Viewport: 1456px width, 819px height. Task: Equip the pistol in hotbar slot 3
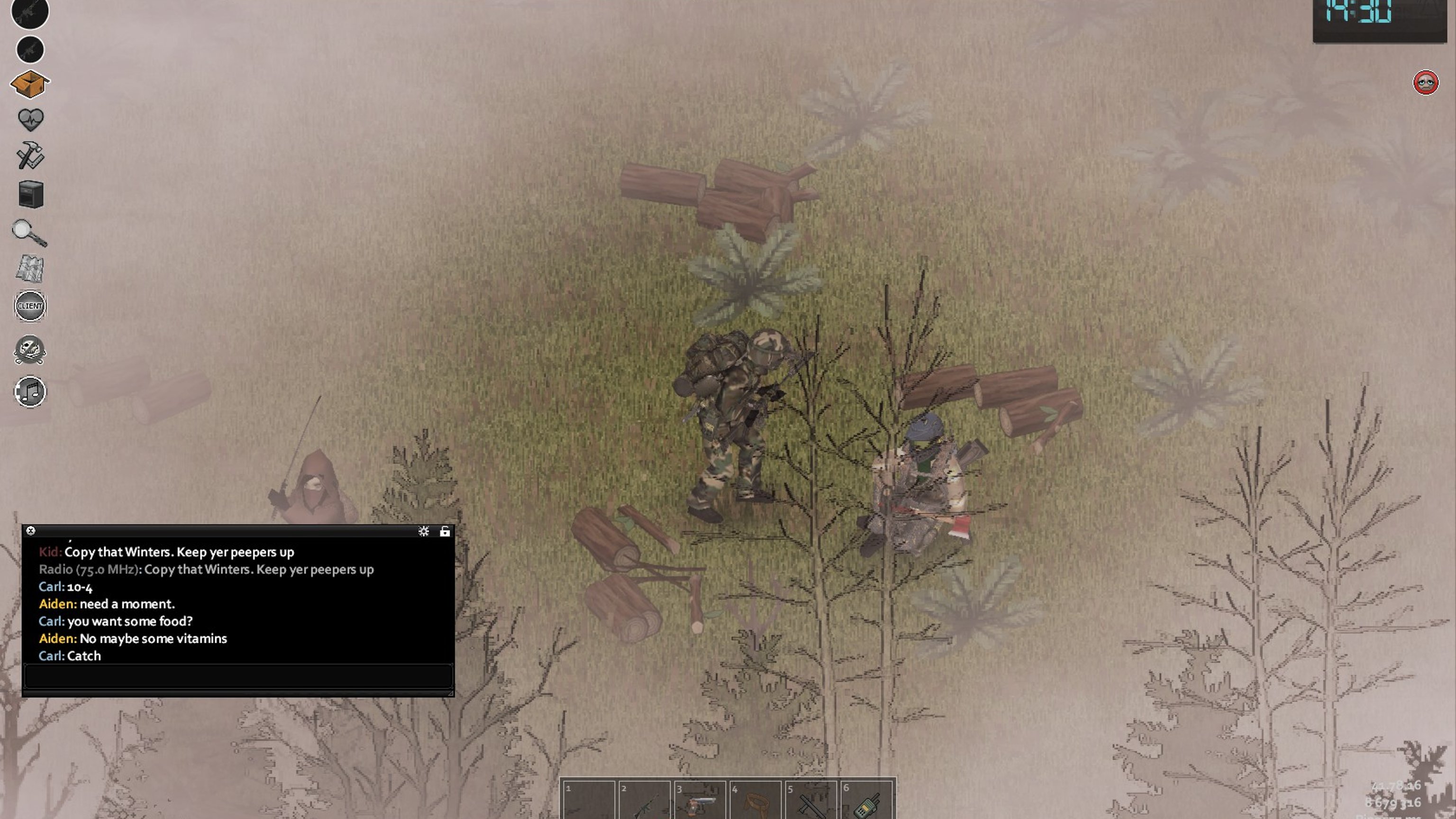699,801
